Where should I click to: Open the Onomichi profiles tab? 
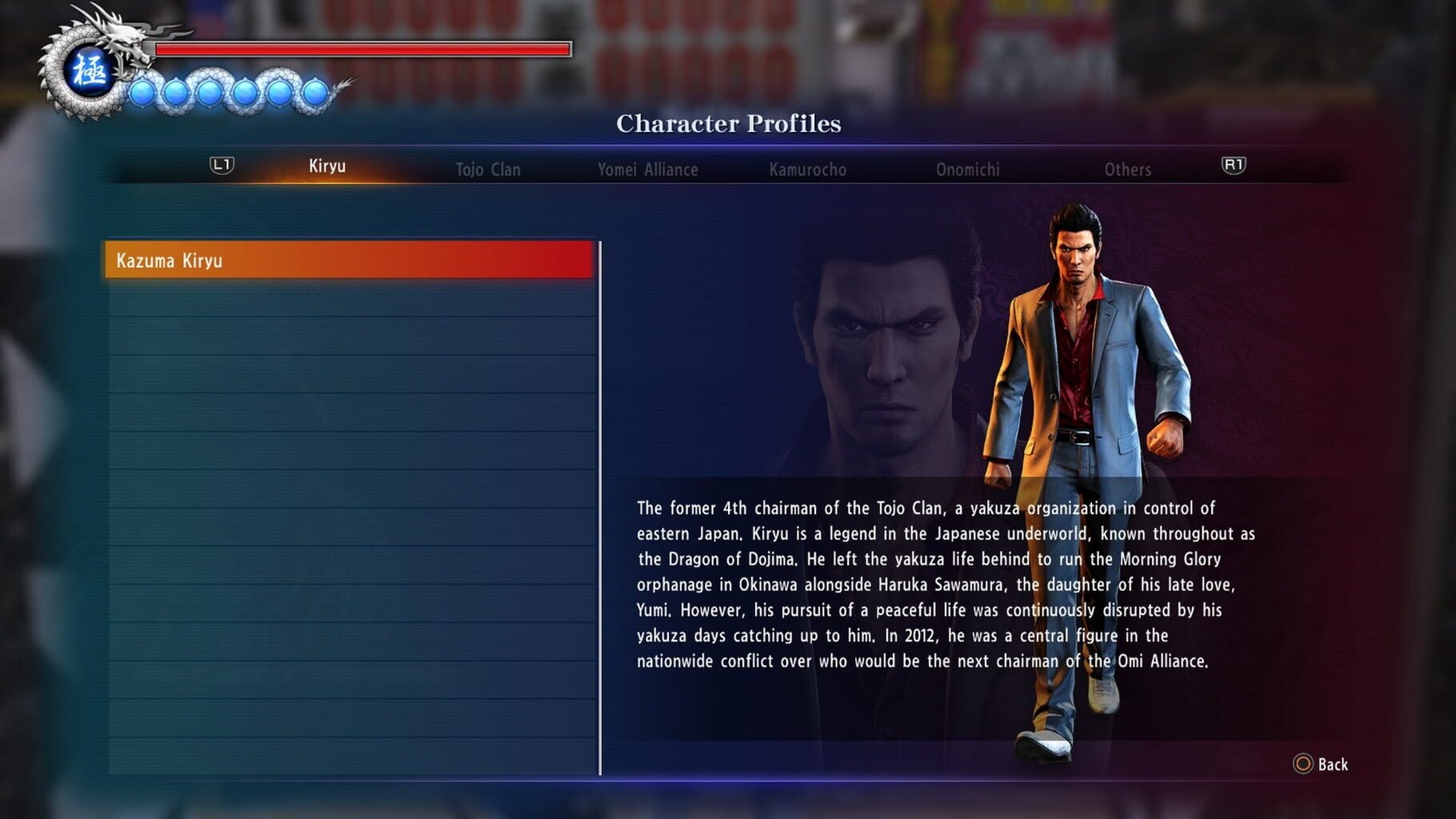pyautogui.click(x=967, y=170)
